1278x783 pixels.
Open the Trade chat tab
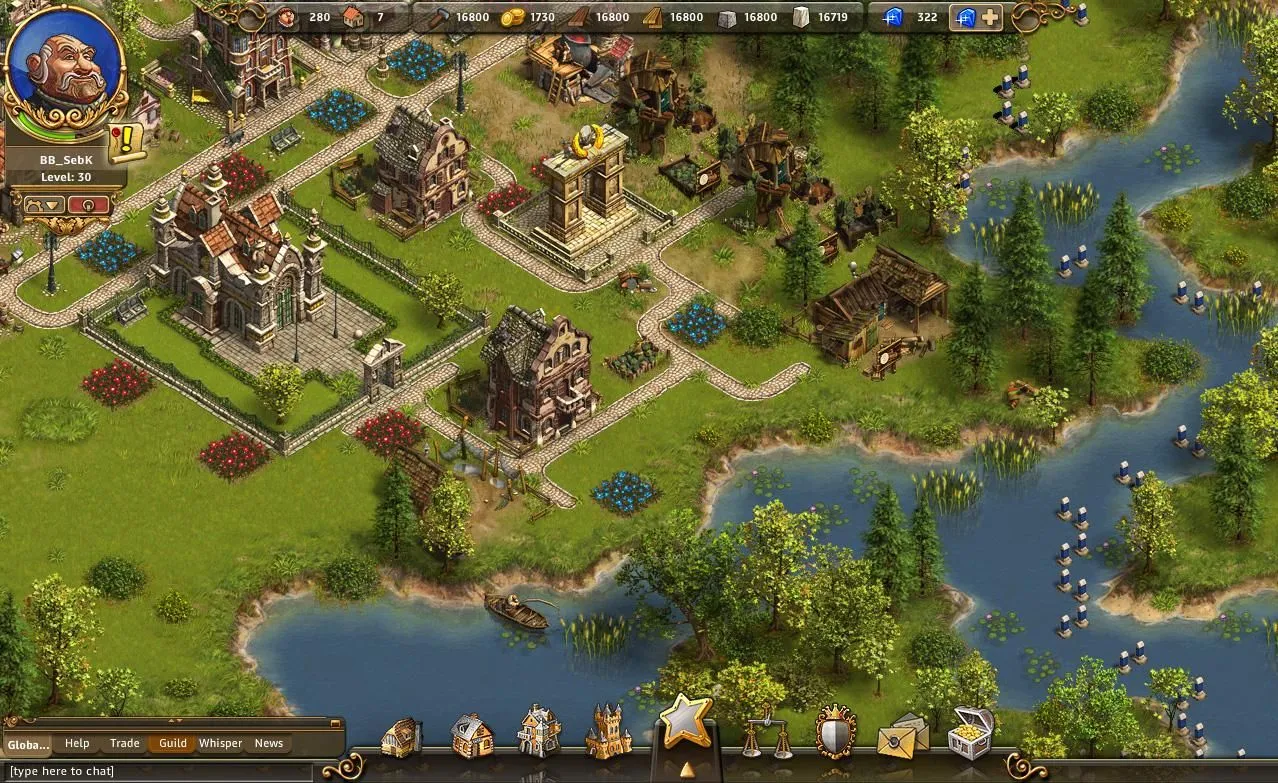[x=125, y=743]
